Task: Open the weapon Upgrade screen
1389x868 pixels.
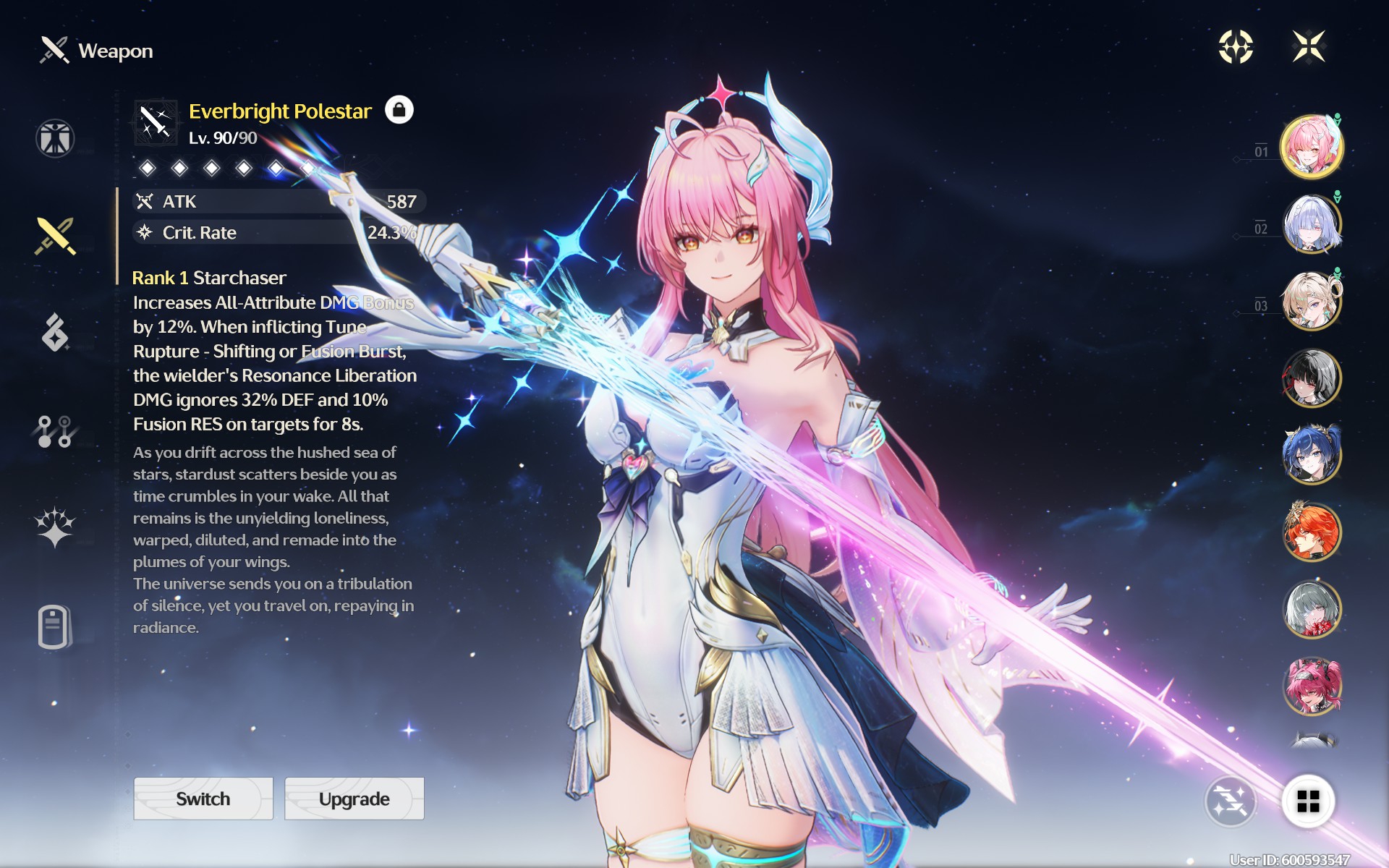Action: (354, 799)
